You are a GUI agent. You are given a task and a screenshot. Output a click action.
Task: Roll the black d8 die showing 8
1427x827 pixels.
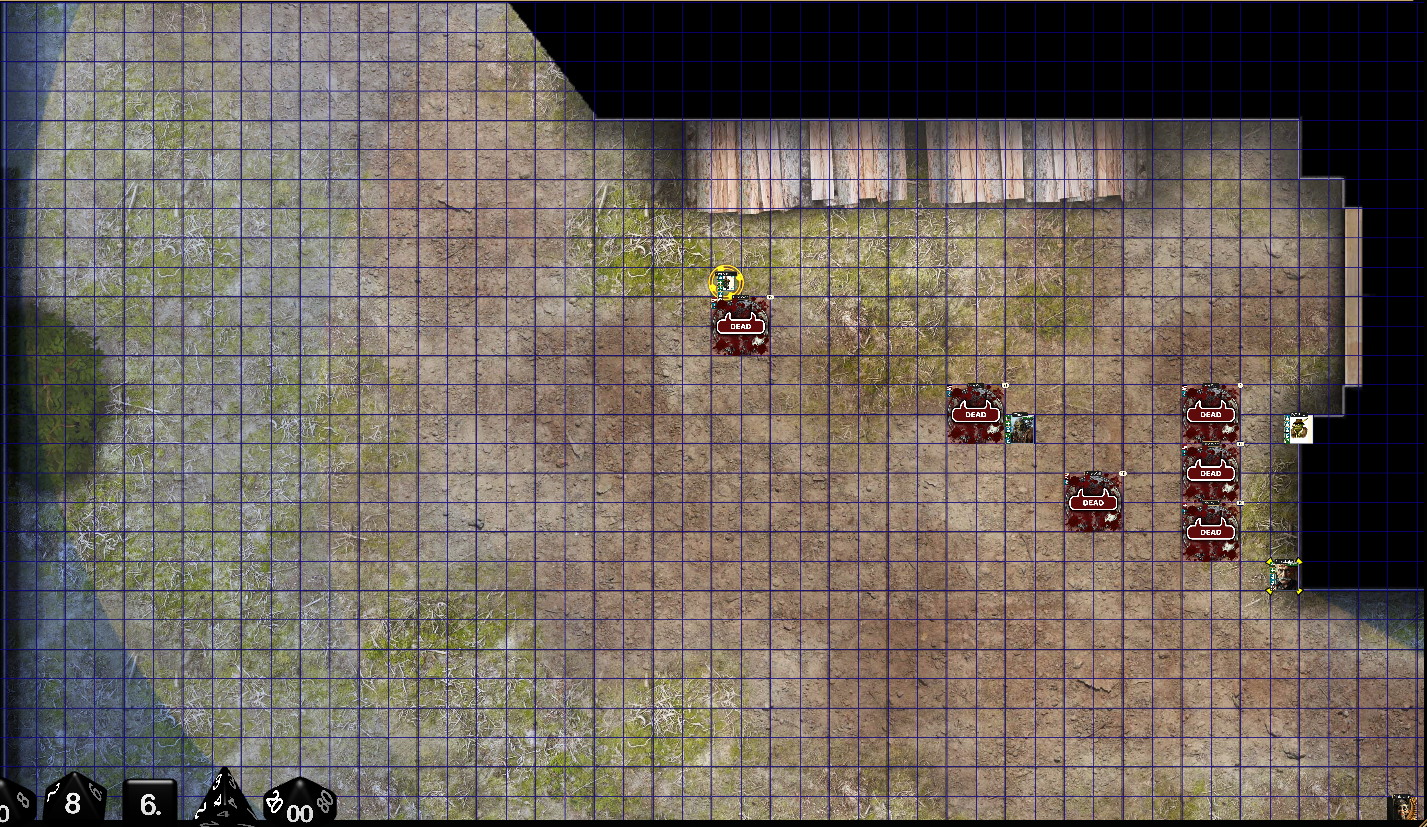pos(71,803)
